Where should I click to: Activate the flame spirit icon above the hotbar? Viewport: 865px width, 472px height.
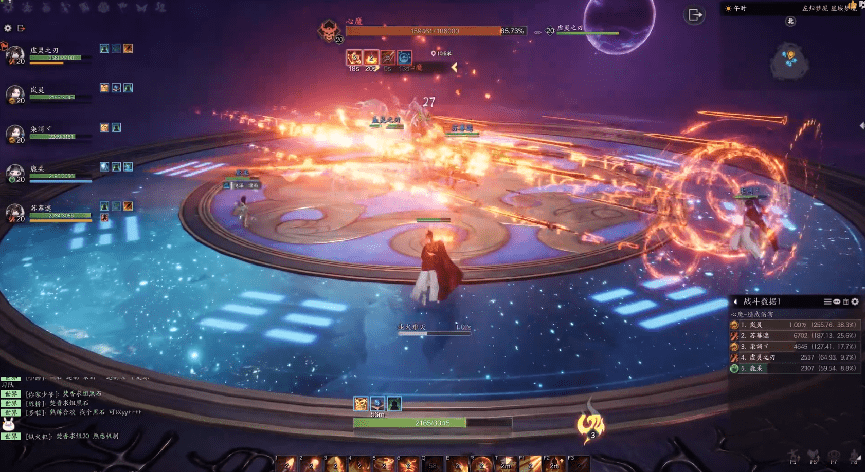590,430
